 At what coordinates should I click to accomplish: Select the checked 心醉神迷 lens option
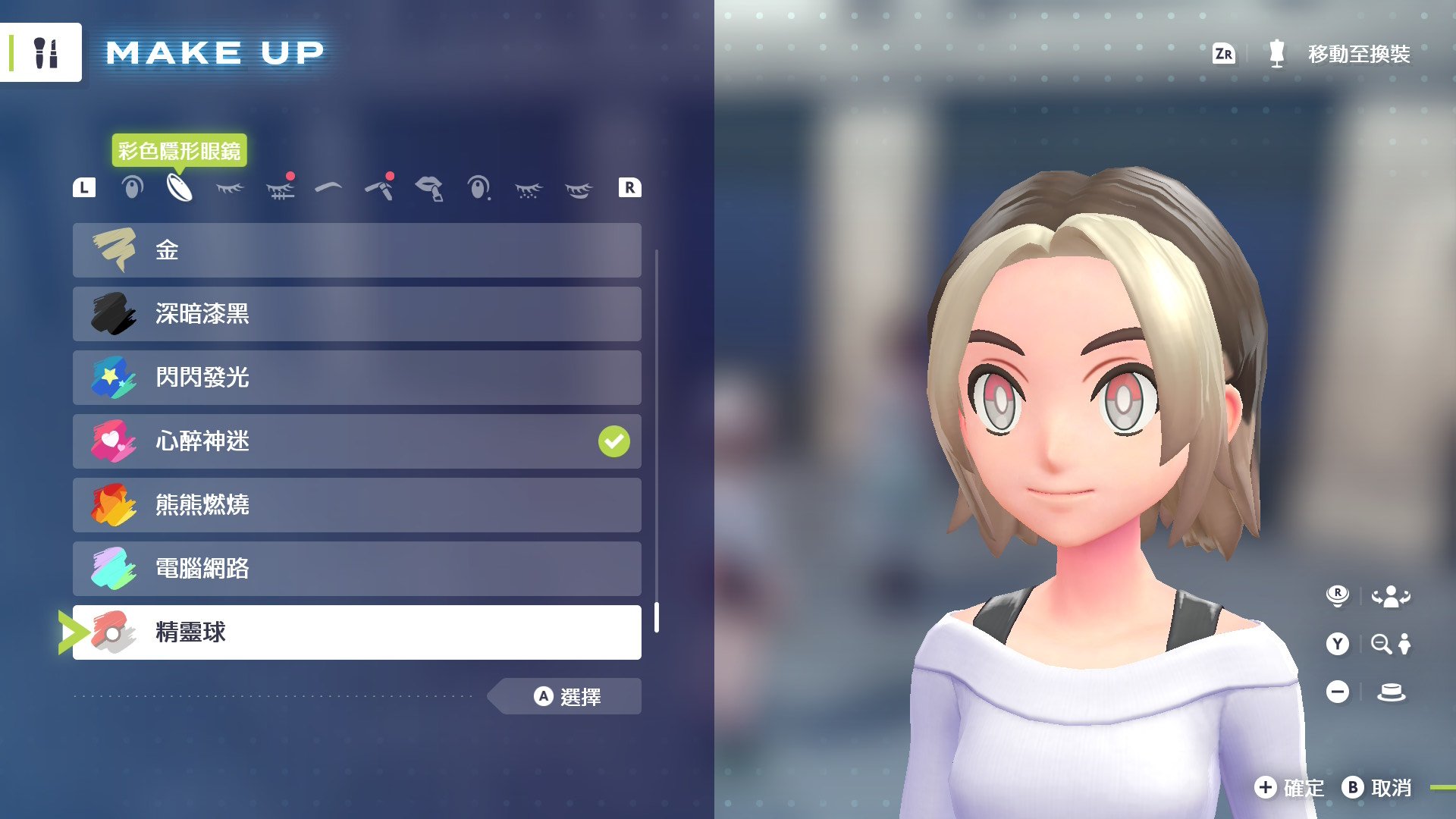[x=356, y=441]
